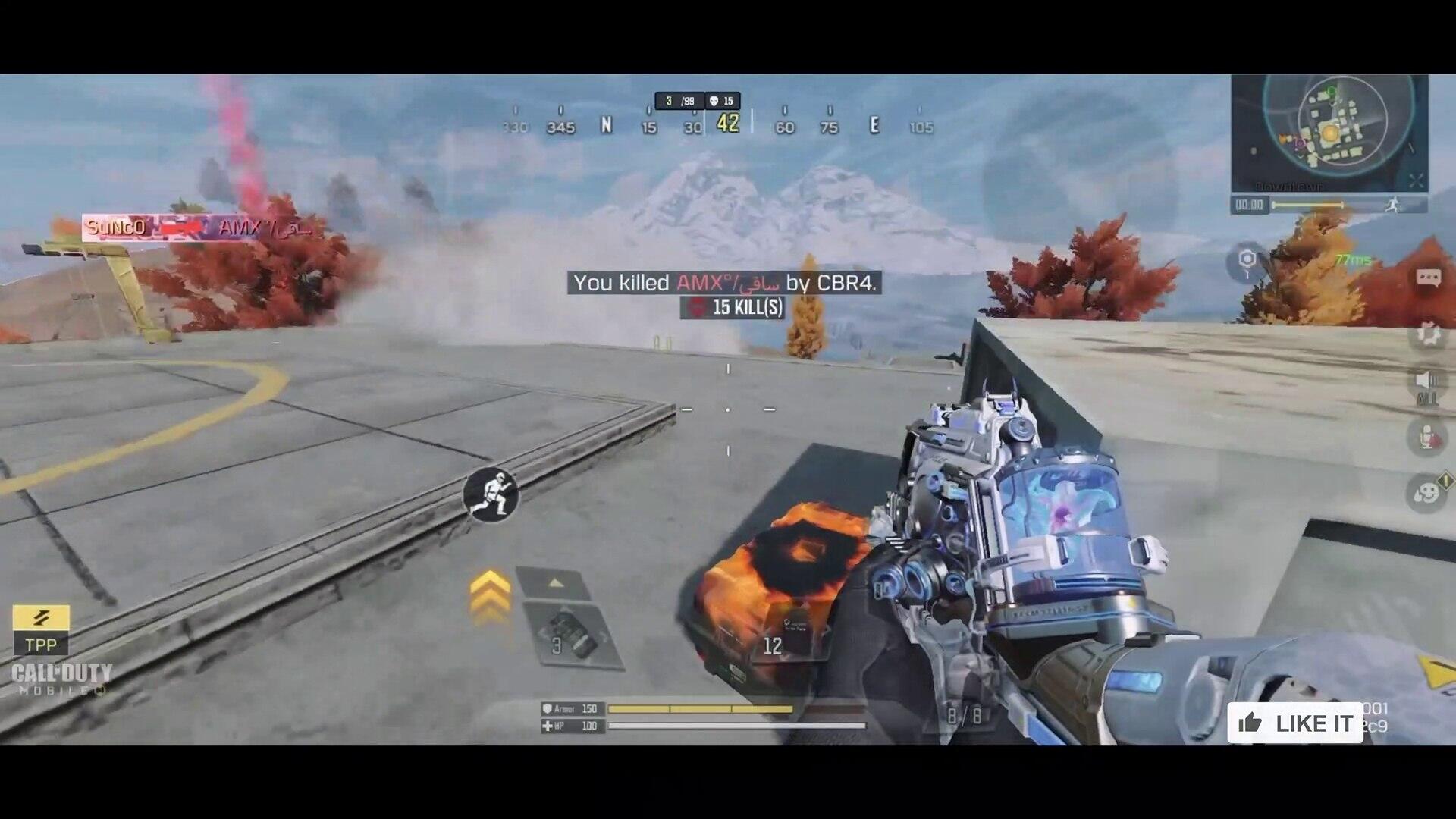The height and width of the screenshot is (819, 1456).
Task: Expand the plate slot's arrow tab
Action: (x=555, y=583)
